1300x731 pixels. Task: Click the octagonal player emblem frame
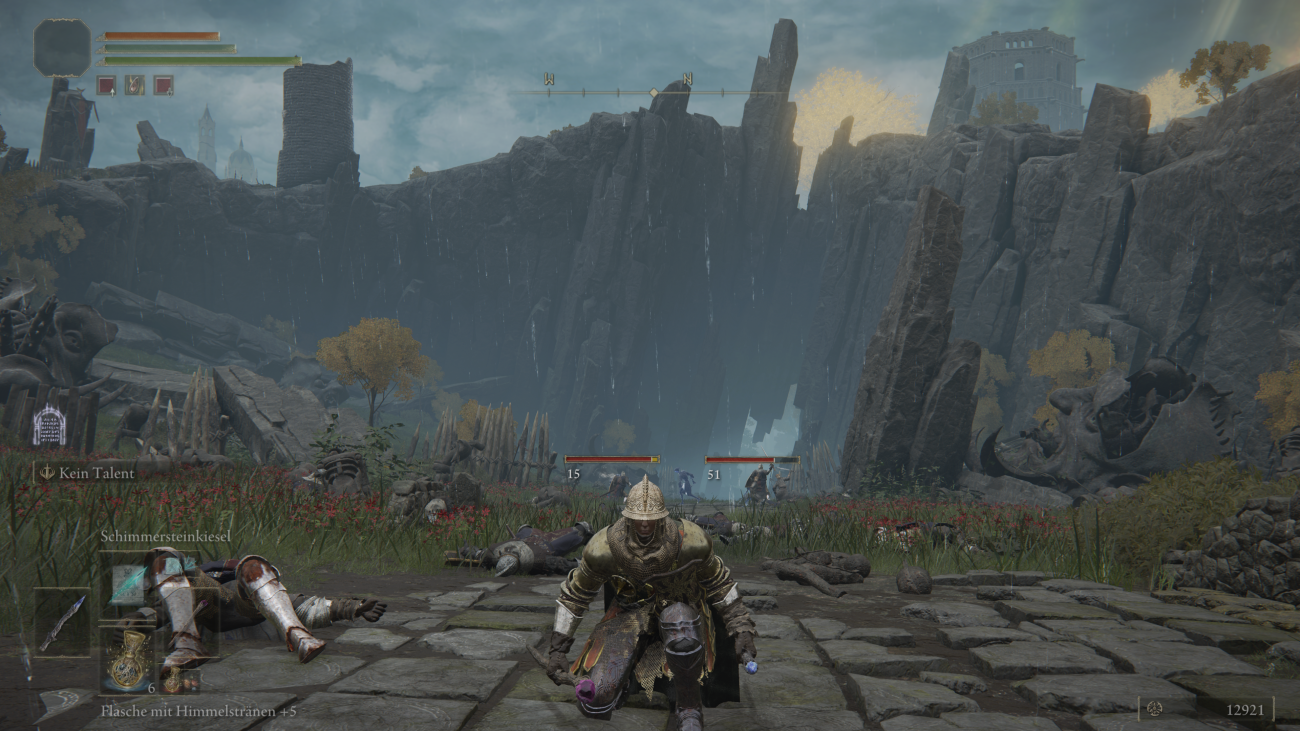click(x=62, y=48)
